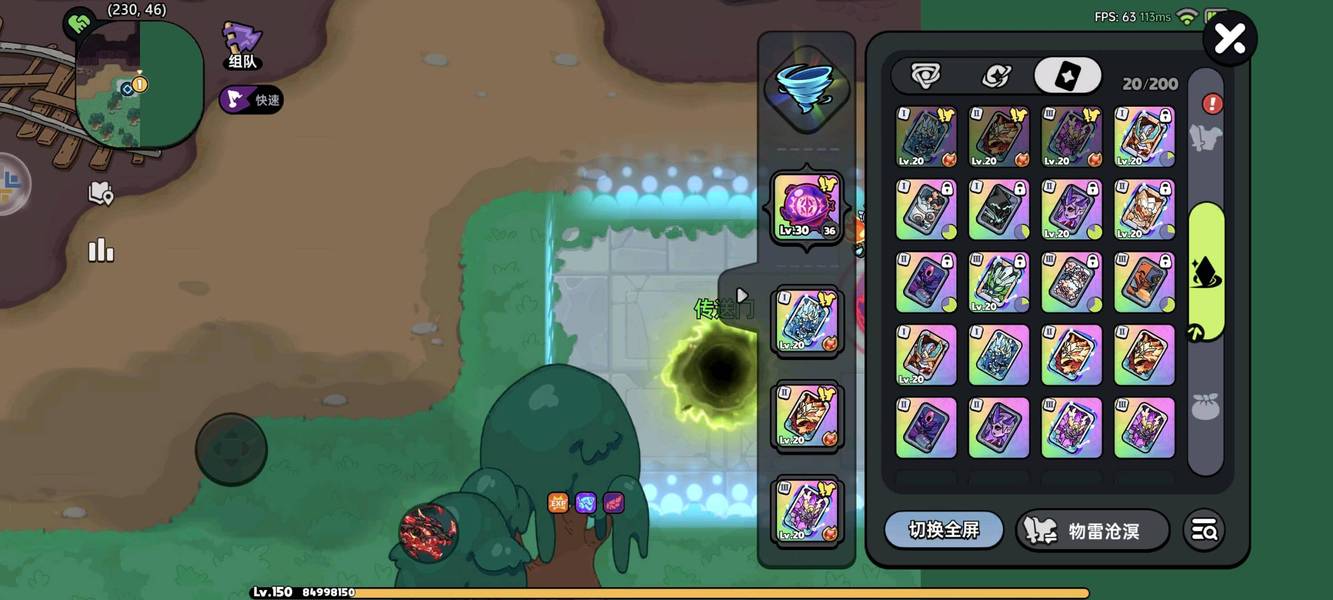The height and width of the screenshot is (600, 1333).
Task: Close the card inventory panel
Action: pyautogui.click(x=1229, y=39)
